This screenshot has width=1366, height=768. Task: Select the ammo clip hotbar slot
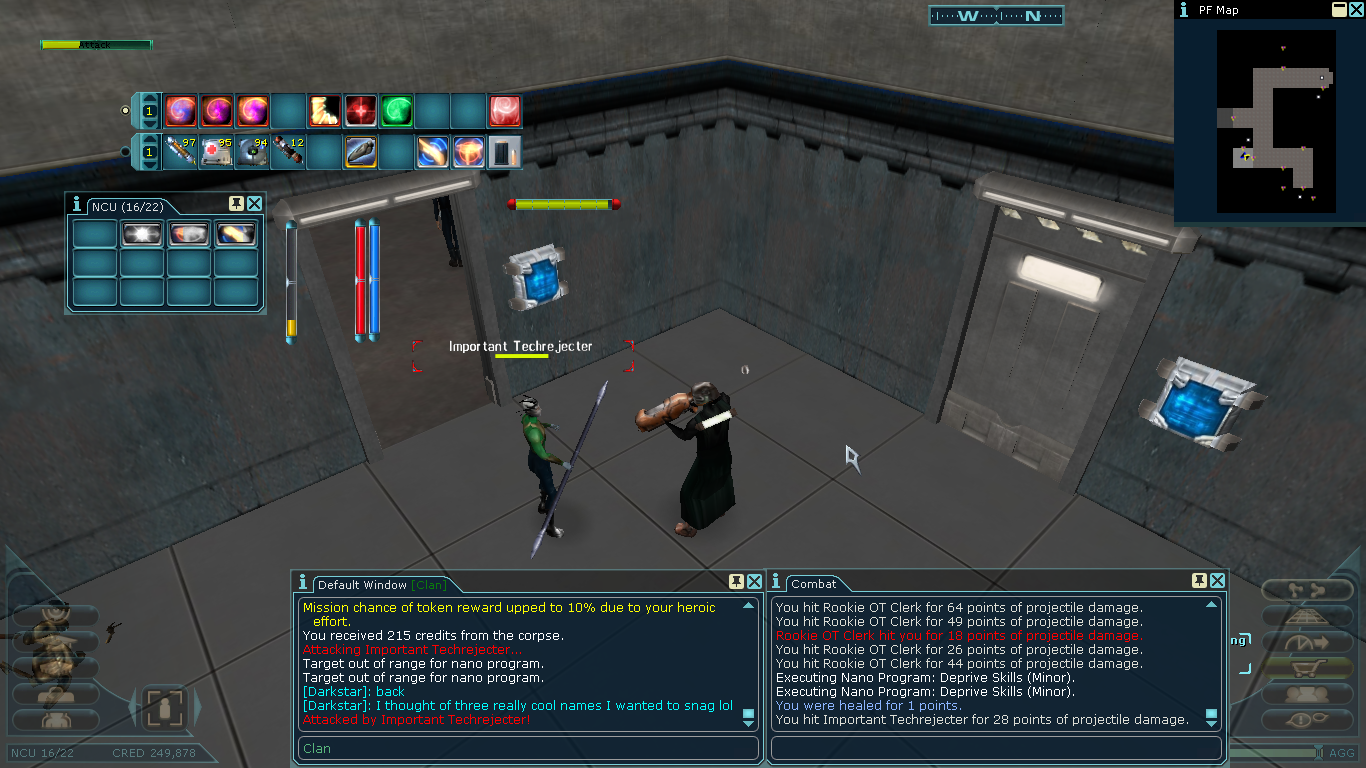pos(505,152)
